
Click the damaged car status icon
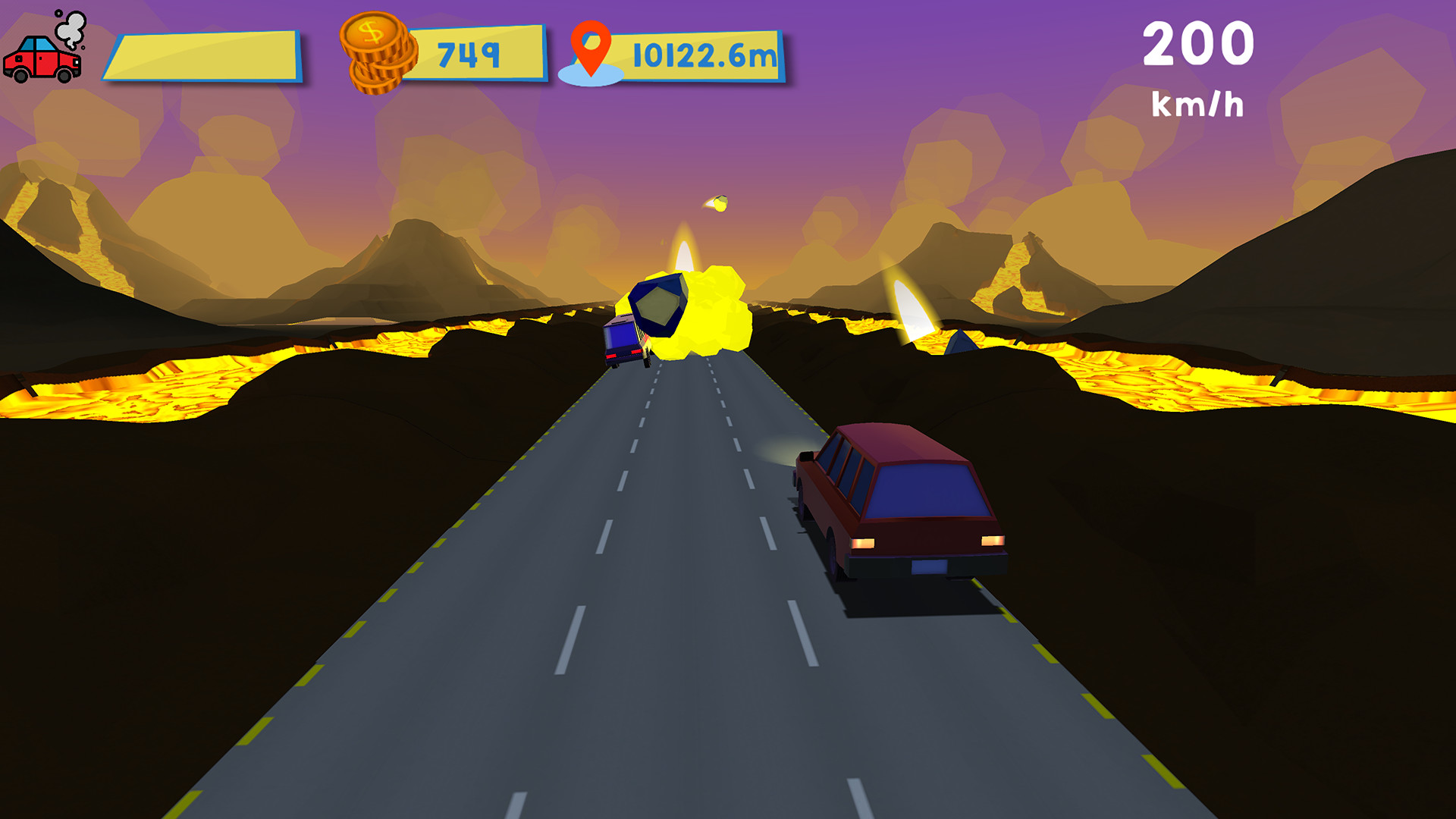tap(42, 57)
